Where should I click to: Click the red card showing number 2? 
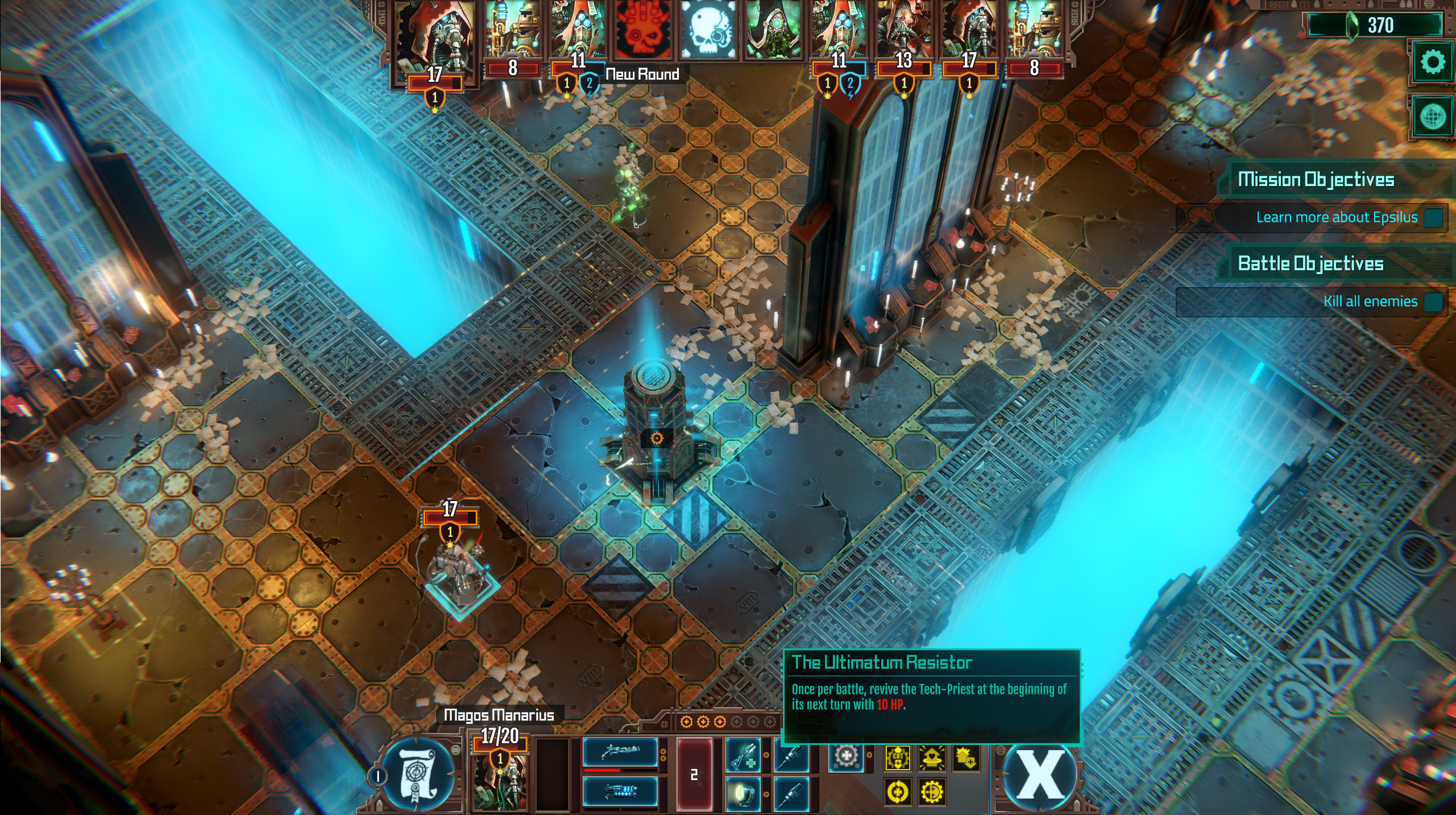pyautogui.click(x=694, y=774)
